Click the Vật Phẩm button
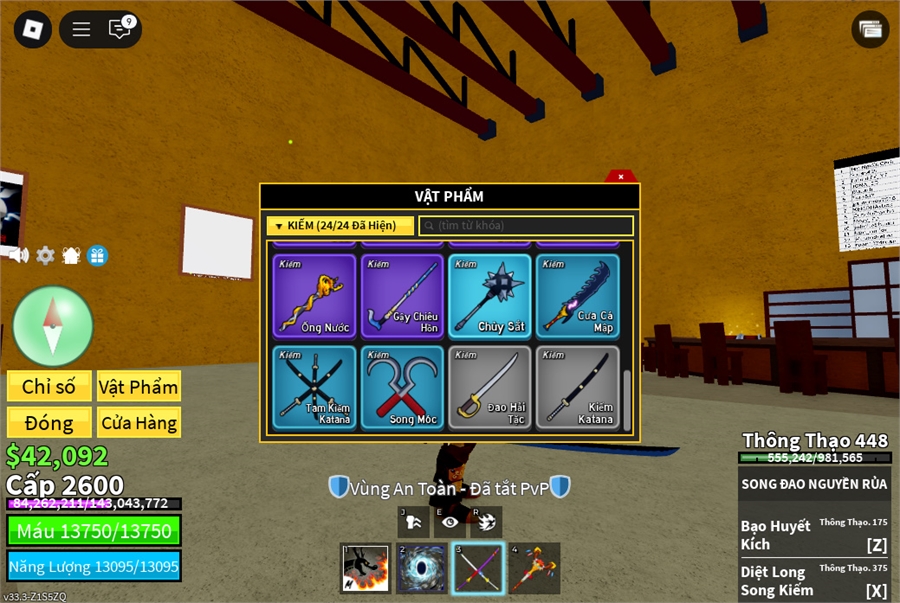Viewport: 900px width, 603px height. [x=139, y=387]
